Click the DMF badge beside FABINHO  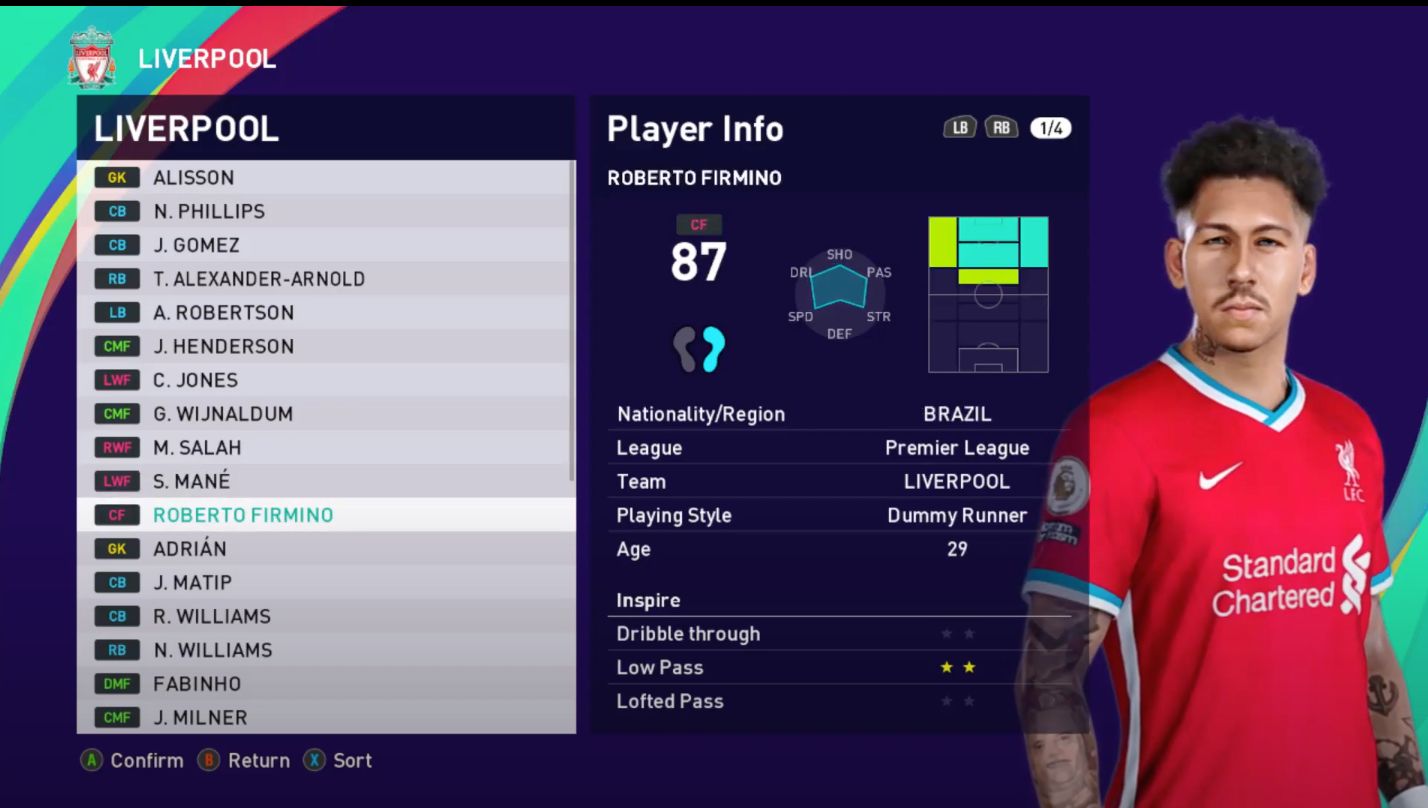click(x=117, y=683)
